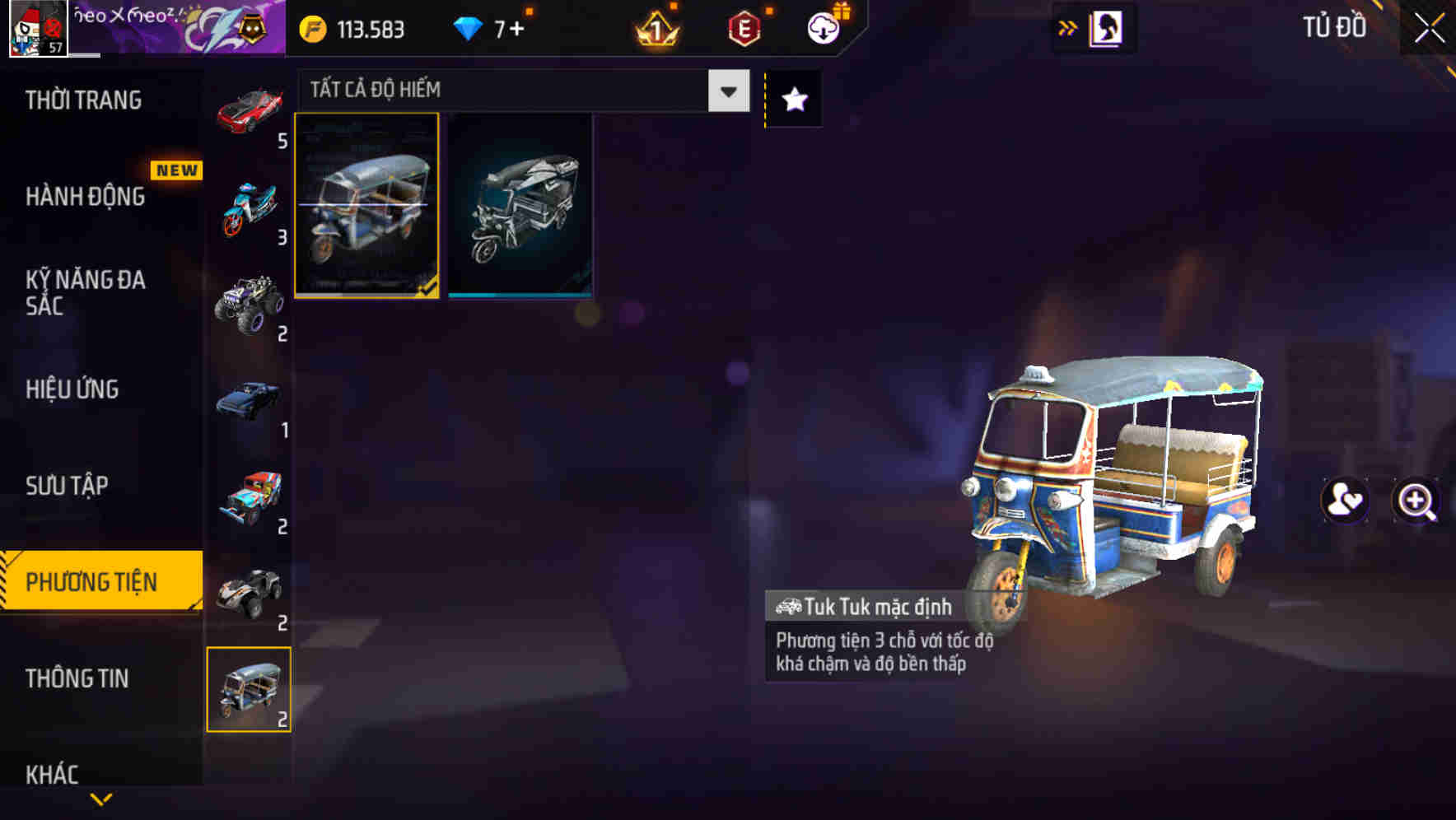Click the character preview icon near TỦ ĐỒ
Screen dimensions: 1456x820
click(1106, 27)
